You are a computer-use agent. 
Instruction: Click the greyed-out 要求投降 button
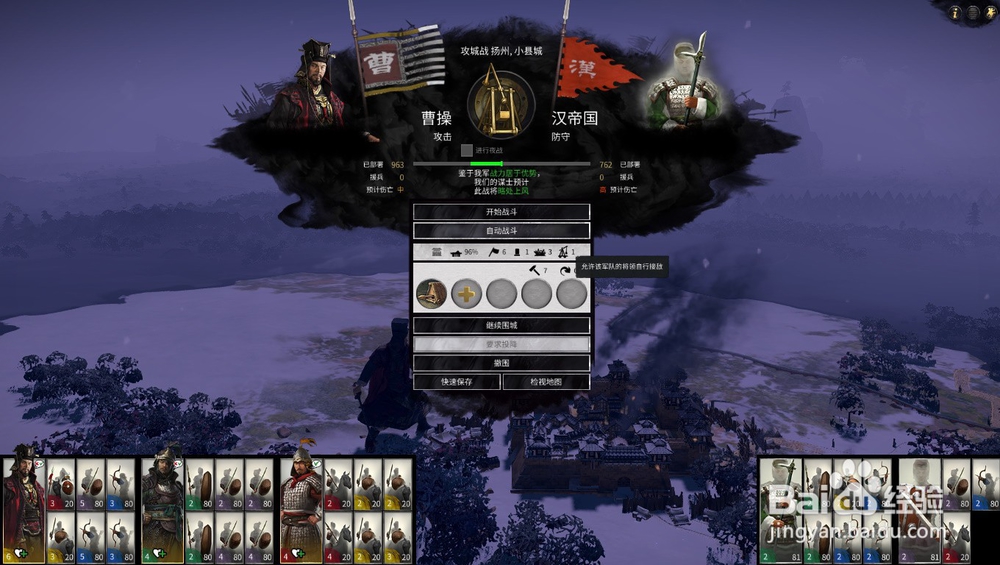click(501, 344)
